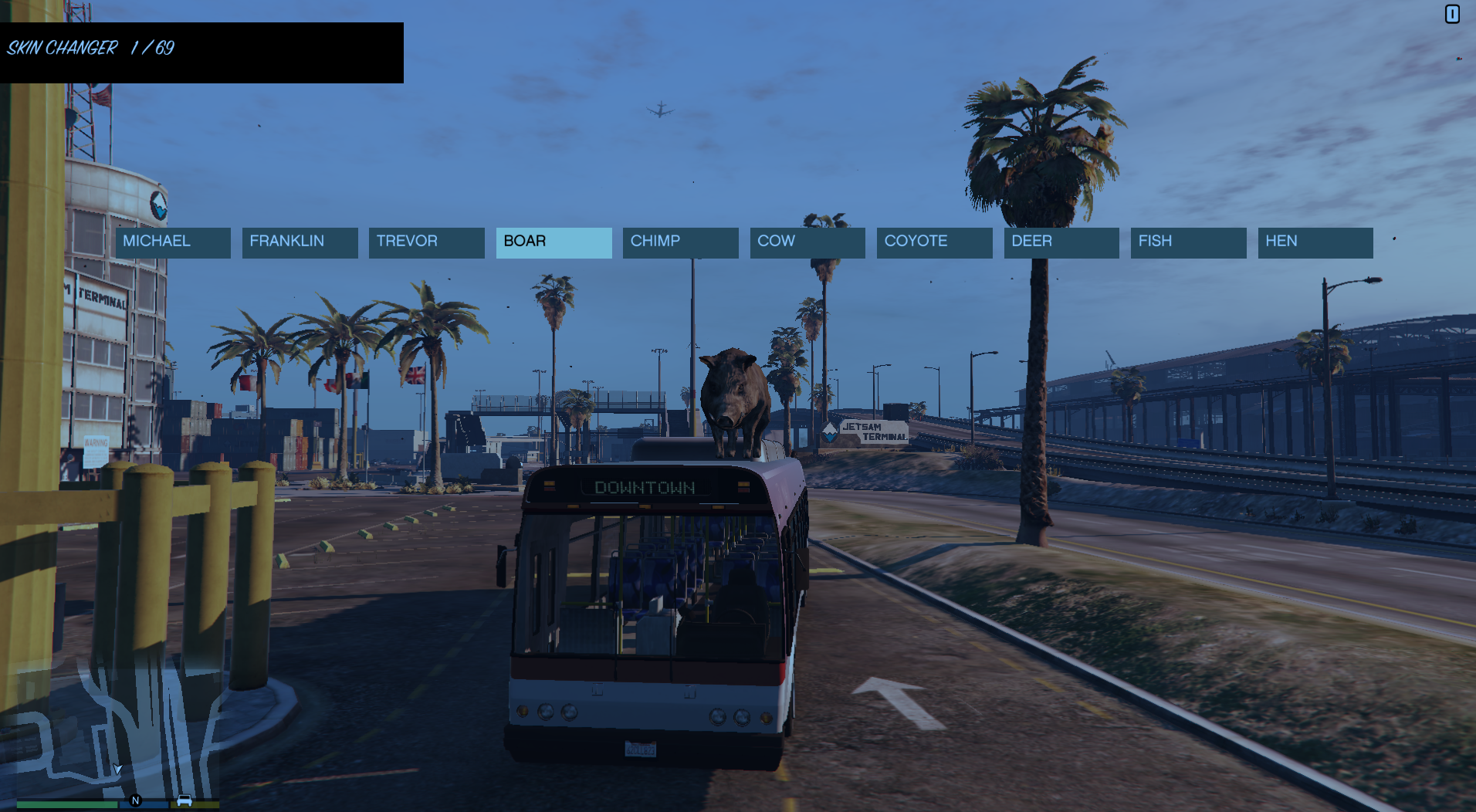Switch to the TREVOR skin
Image resolution: width=1476 pixels, height=812 pixels.
point(426,242)
